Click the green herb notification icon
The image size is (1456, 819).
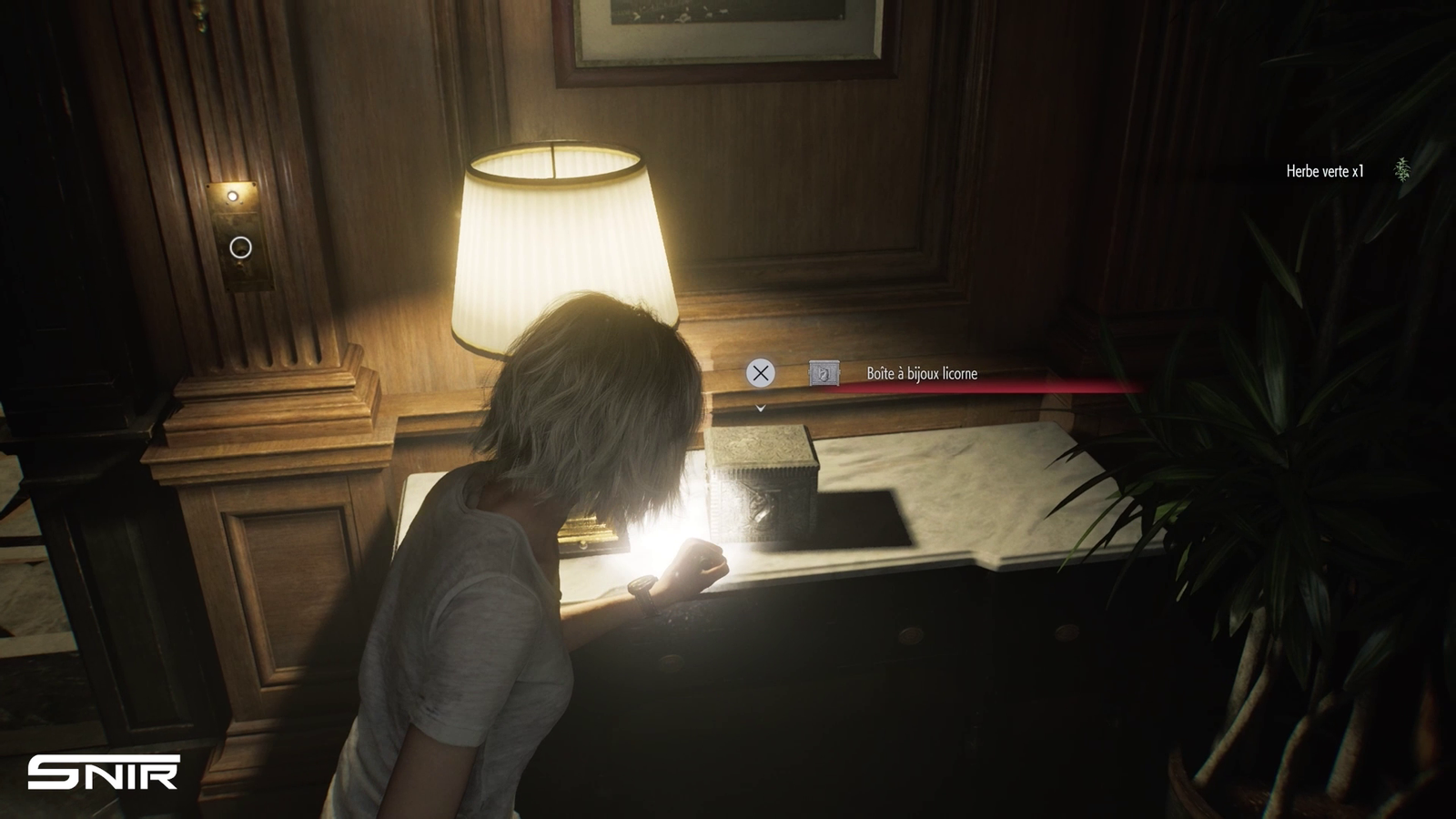pyautogui.click(x=1402, y=170)
